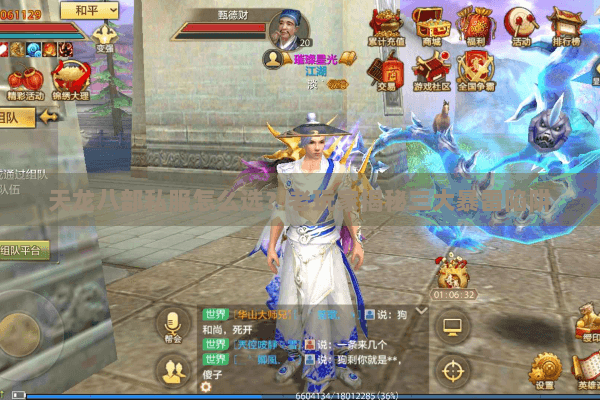This screenshot has width=600, height=400.
Task: Open the 累计充值 recharge icon
Action: click(x=384, y=24)
